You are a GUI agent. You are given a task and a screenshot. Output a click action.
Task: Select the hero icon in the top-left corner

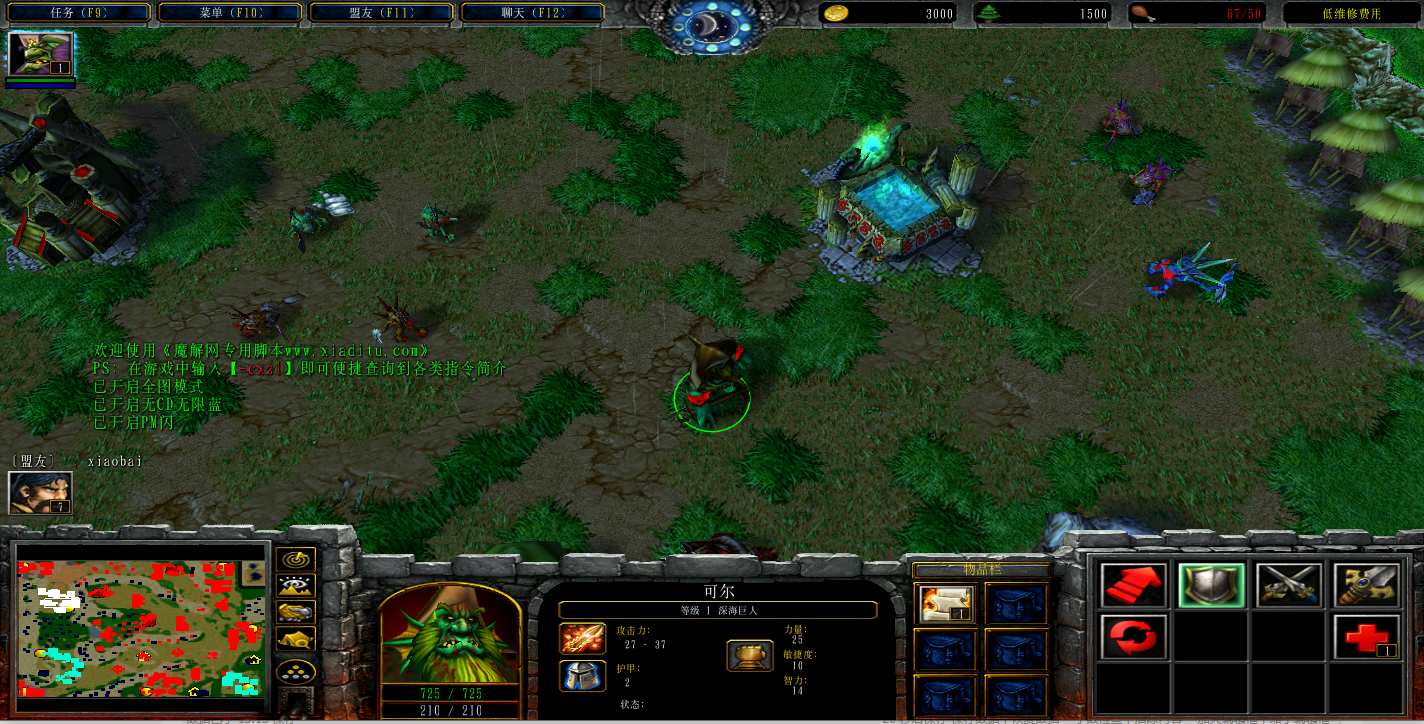[41, 54]
